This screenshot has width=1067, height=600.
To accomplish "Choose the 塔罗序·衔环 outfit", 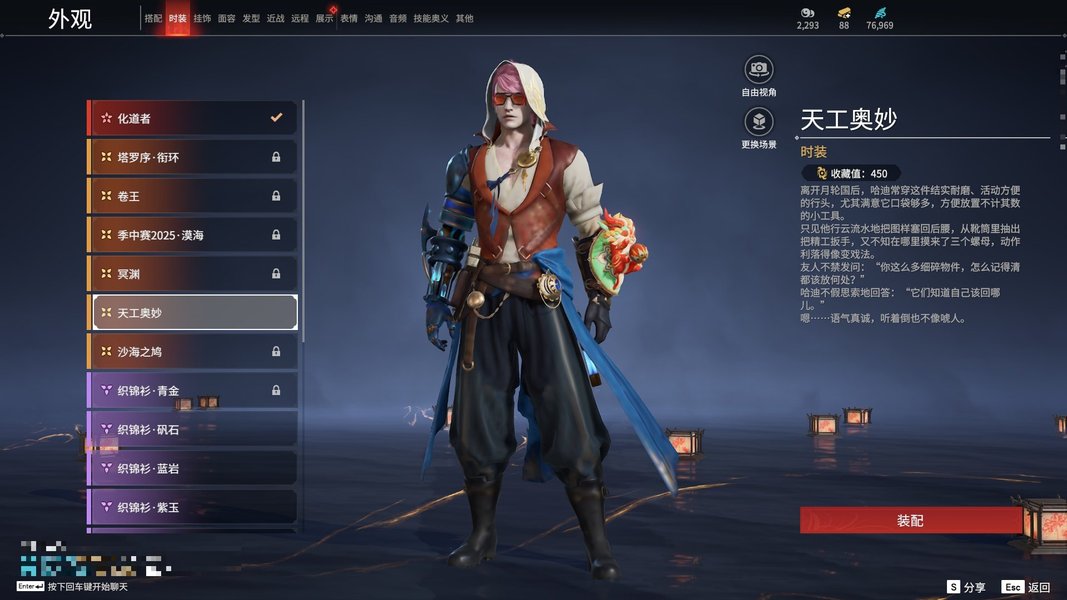I will point(193,157).
